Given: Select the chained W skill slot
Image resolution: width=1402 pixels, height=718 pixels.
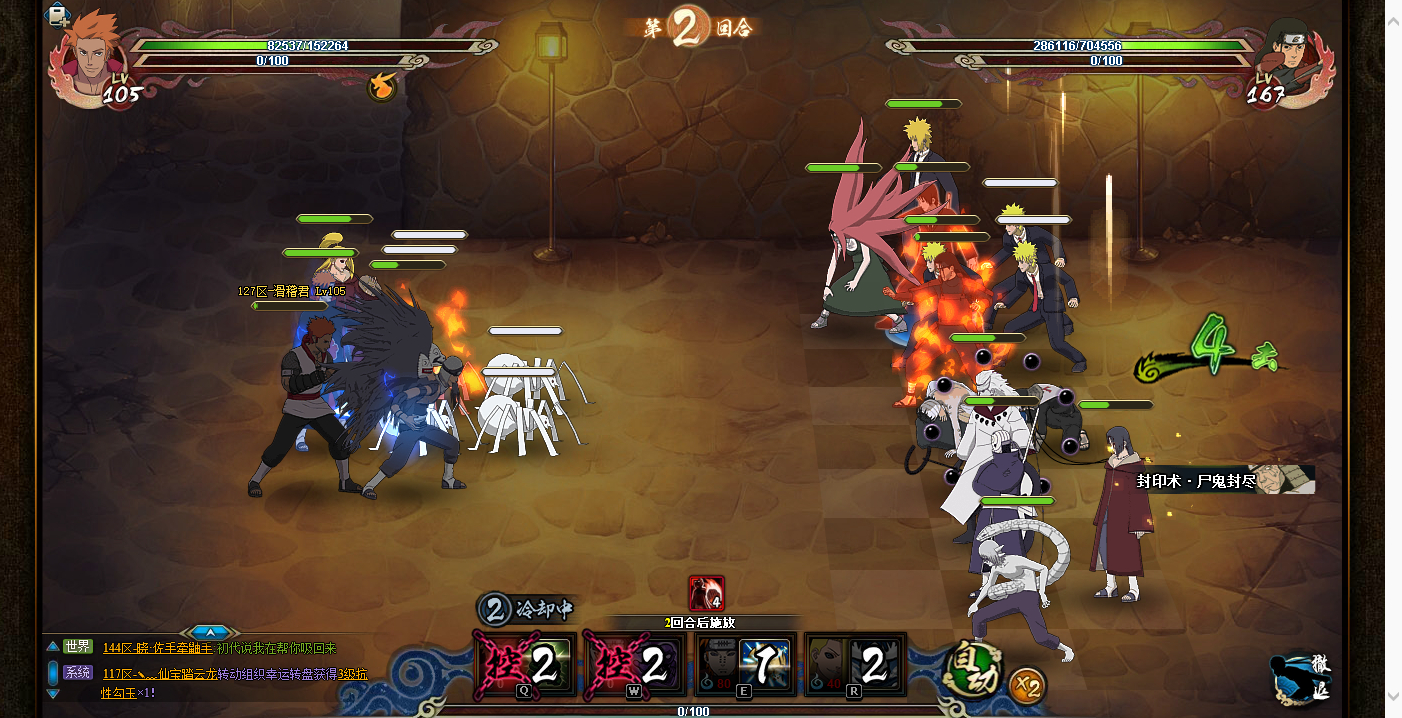Looking at the screenshot, I should pos(636,664).
